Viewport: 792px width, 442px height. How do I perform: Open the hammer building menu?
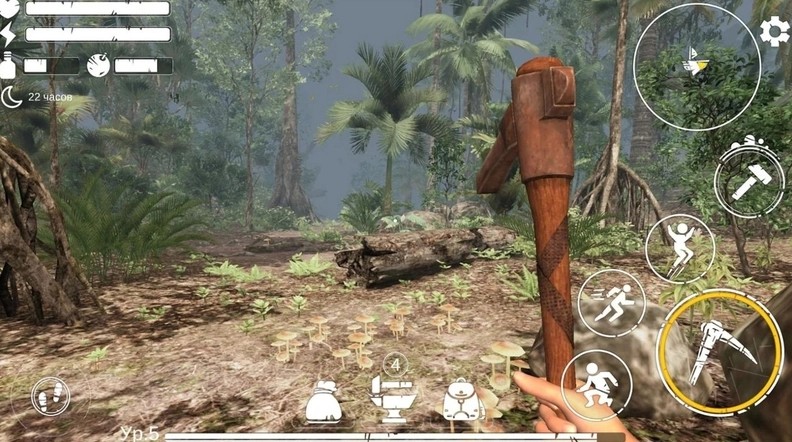(x=749, y=182)
